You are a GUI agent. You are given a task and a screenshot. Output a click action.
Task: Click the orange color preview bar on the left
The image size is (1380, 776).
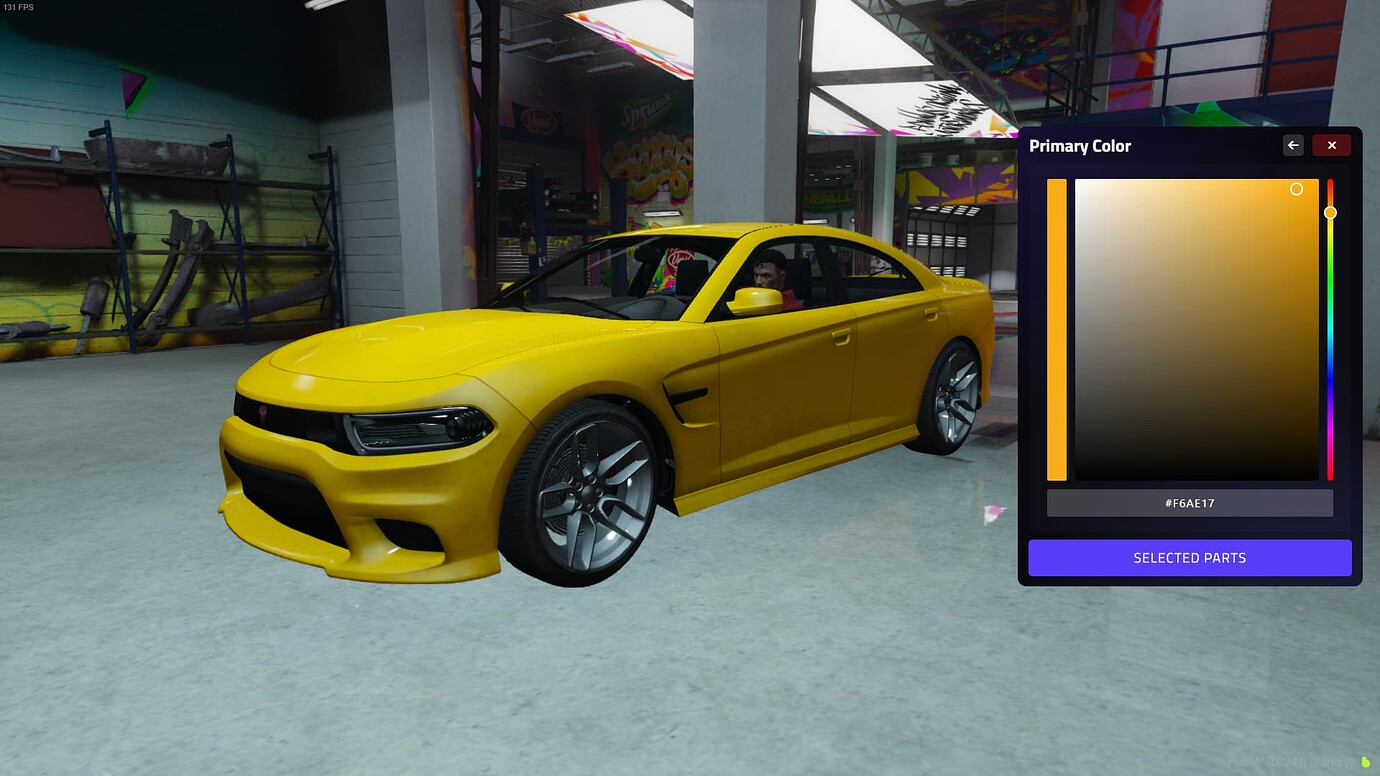point(1057,330)
